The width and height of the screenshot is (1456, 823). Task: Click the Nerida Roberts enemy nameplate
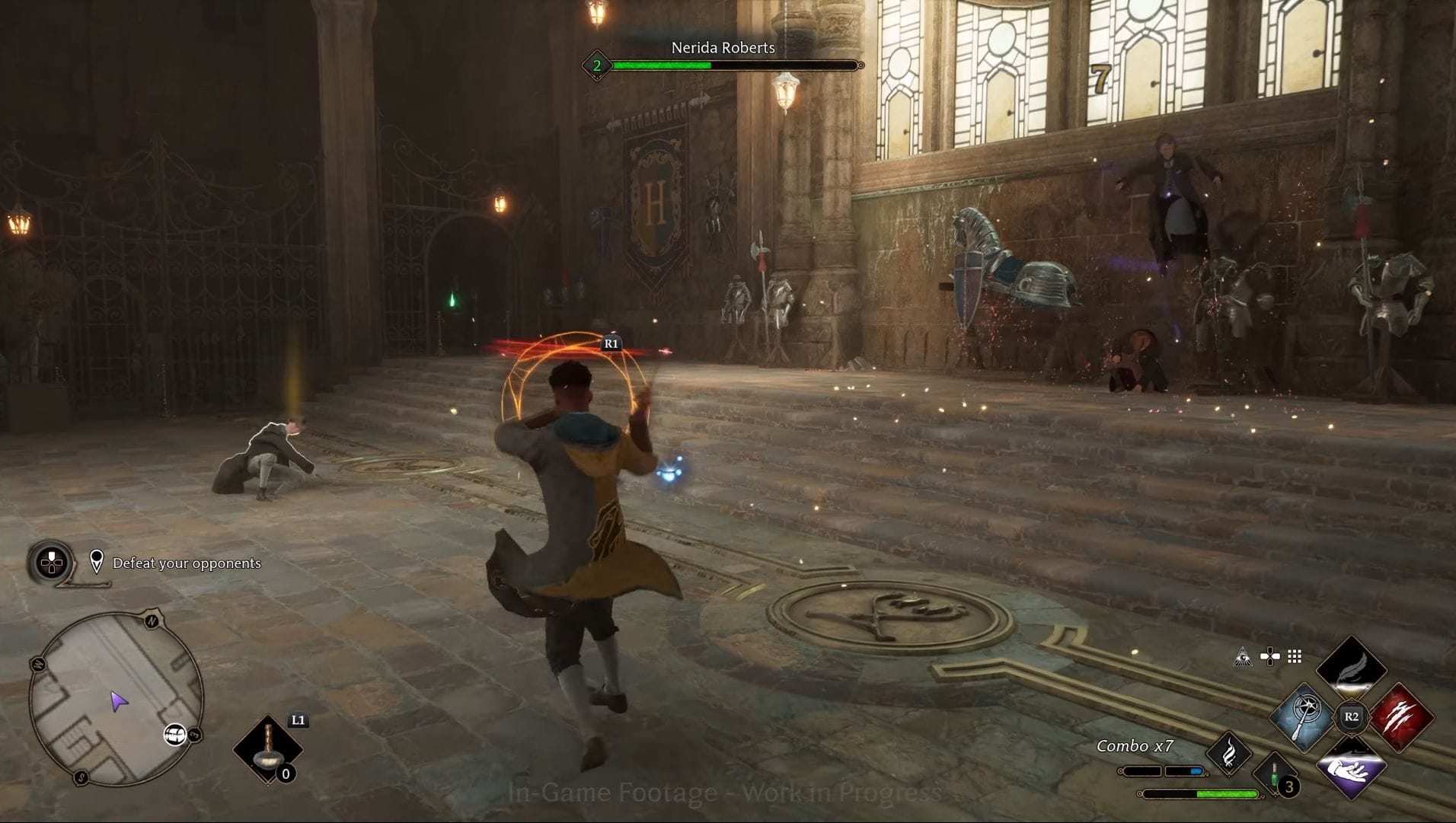723,48
